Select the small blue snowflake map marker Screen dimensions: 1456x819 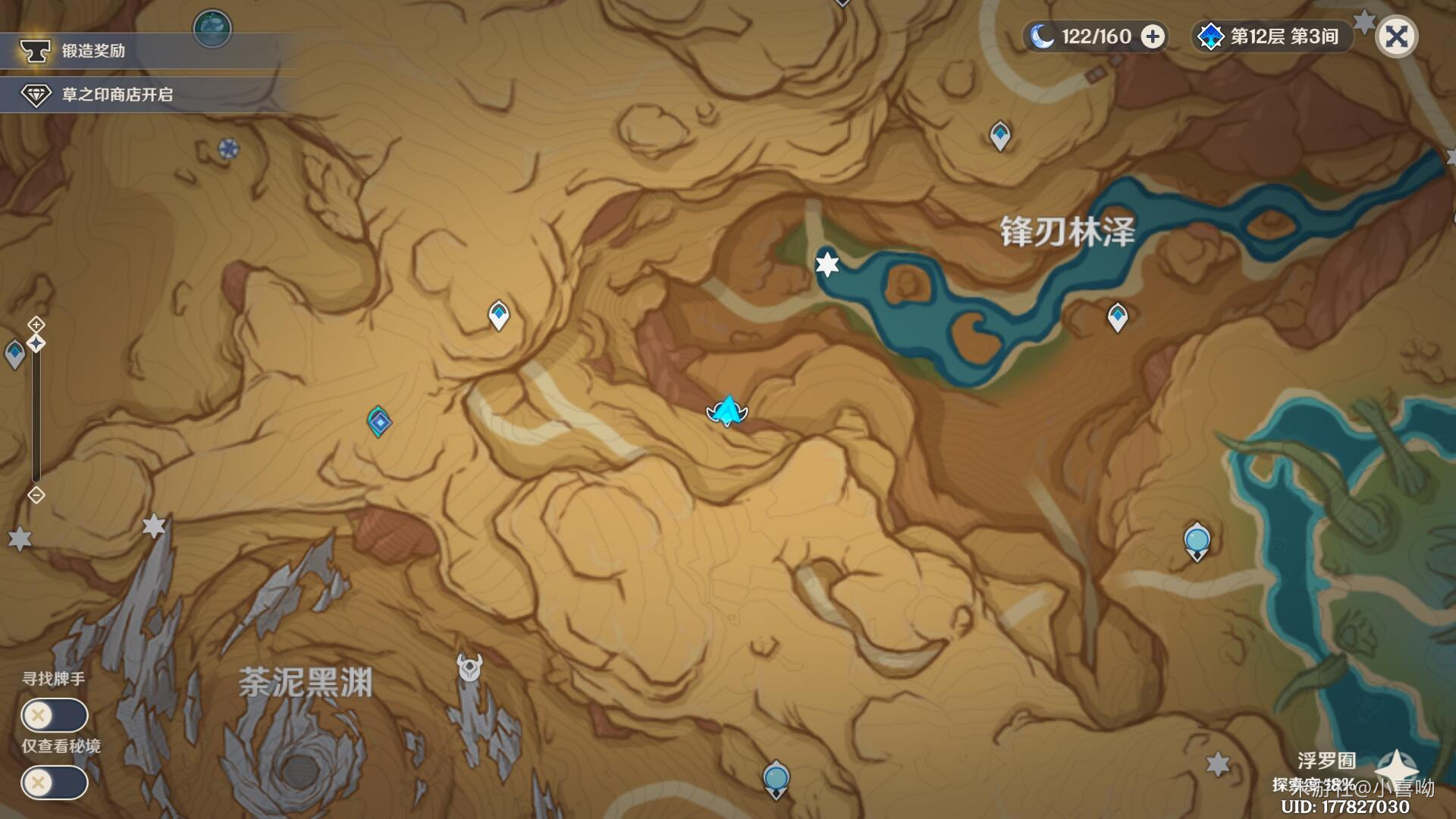tap(228, 149)
